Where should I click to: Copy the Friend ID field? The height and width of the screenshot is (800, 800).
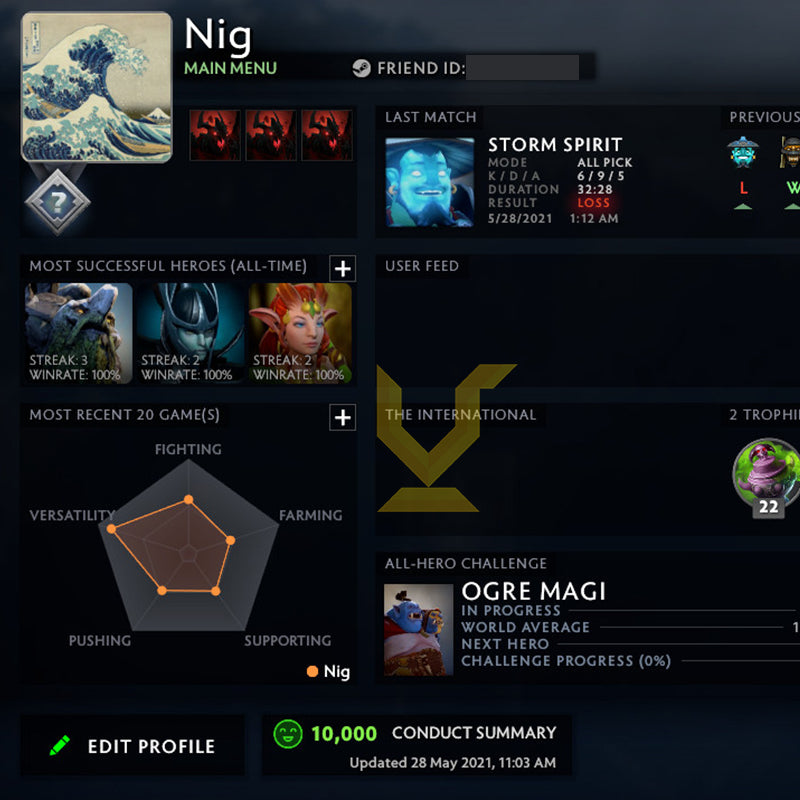(x=522, y=69)
